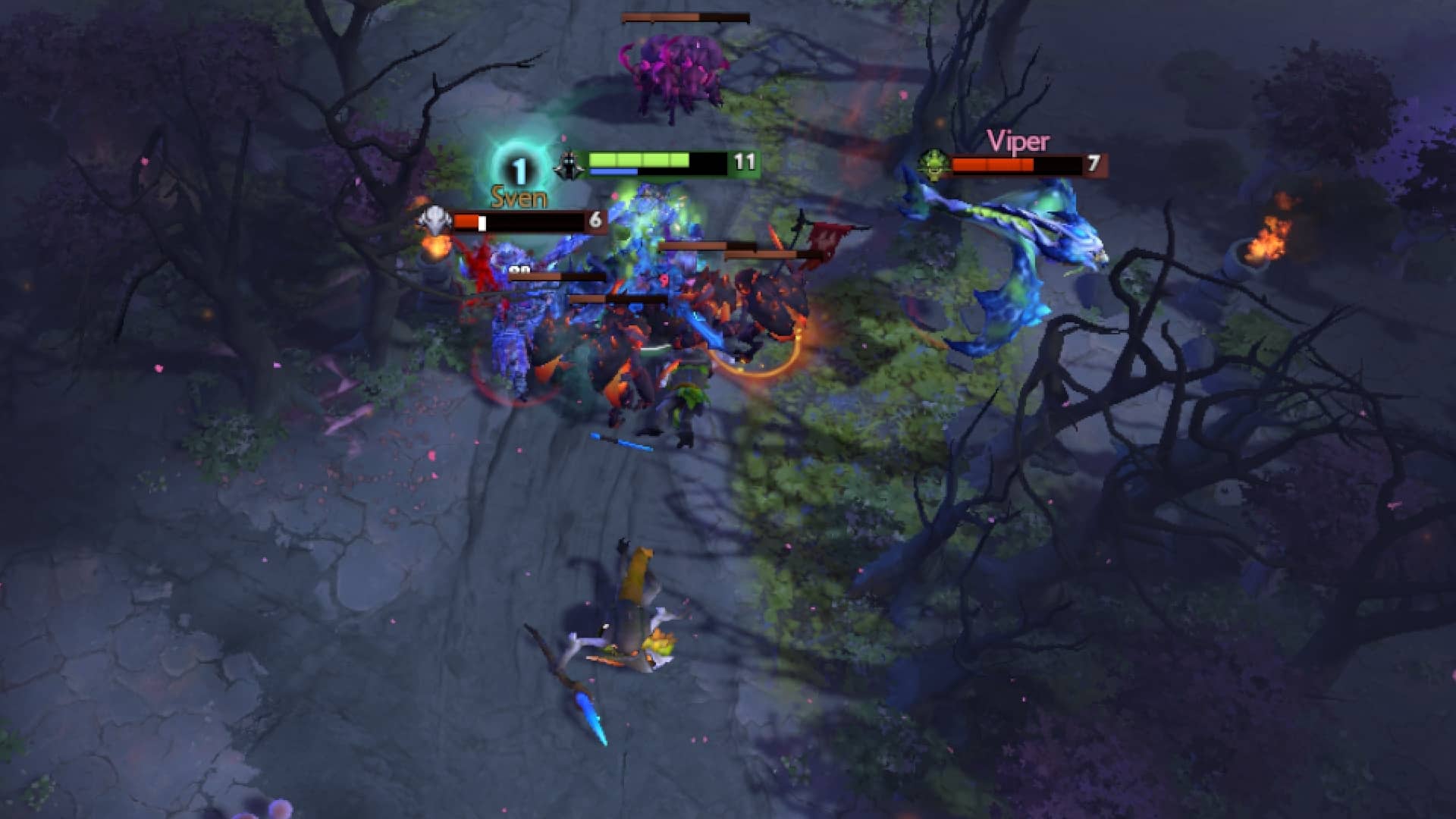
Task: Click the purple creature at the top of the screen
Action: pyautogui.click(x=675, y=68)
